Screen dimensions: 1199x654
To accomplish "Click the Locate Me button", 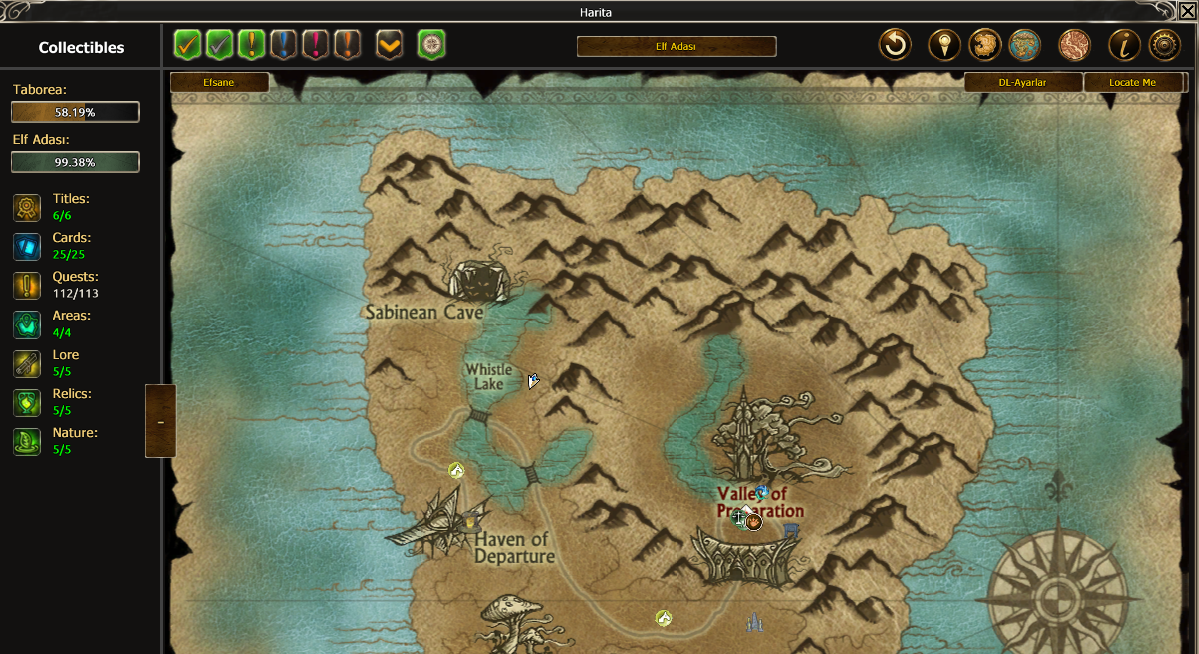I will (x=1132, y=83).
